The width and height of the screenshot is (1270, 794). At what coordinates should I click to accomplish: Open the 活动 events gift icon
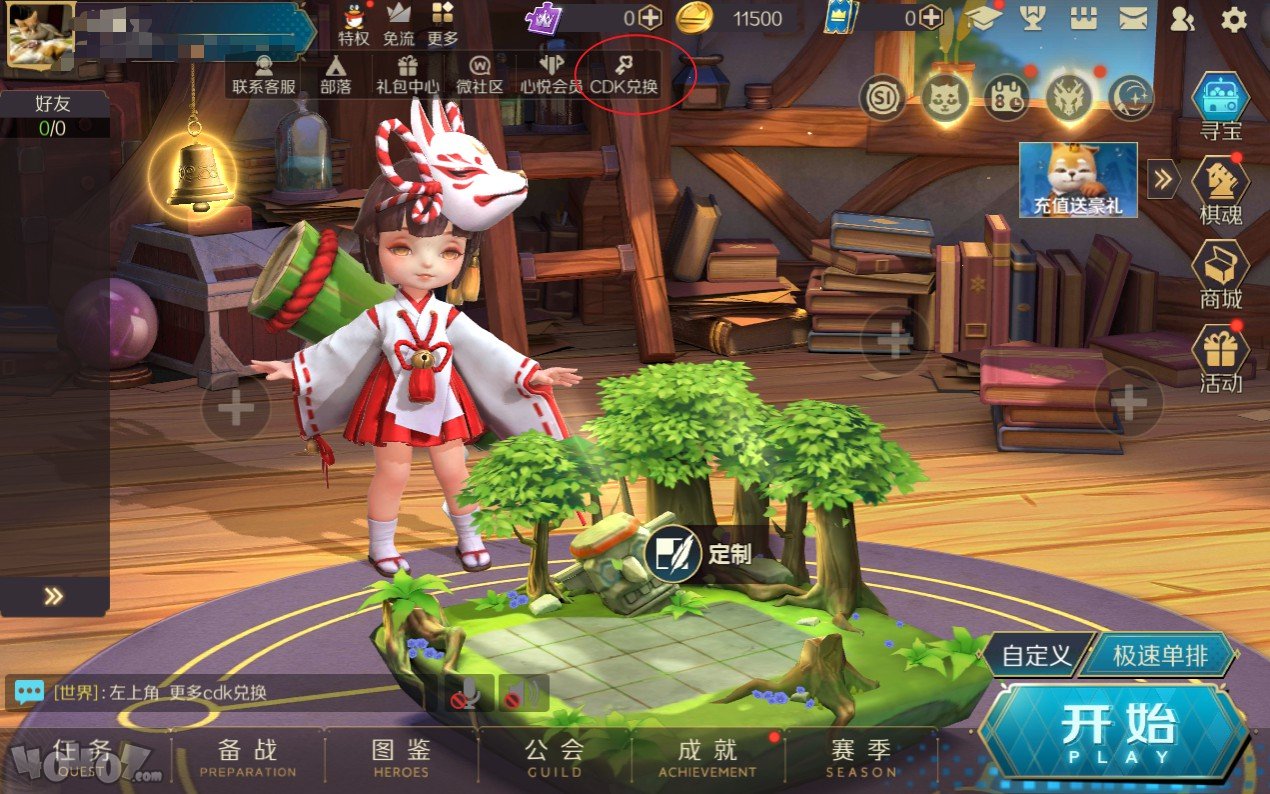1221,357
